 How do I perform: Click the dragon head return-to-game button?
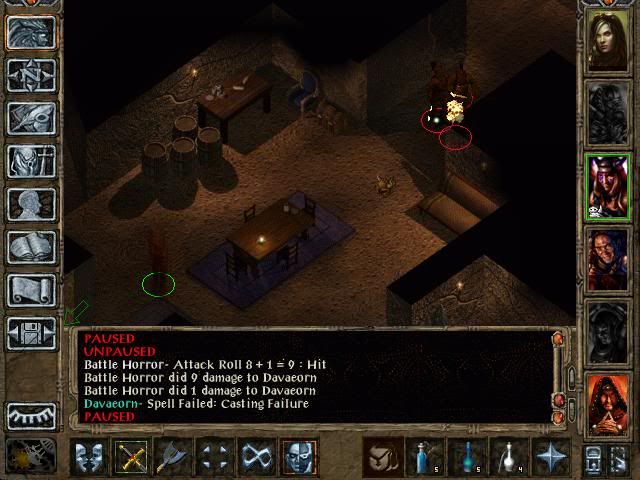point(31,32)
